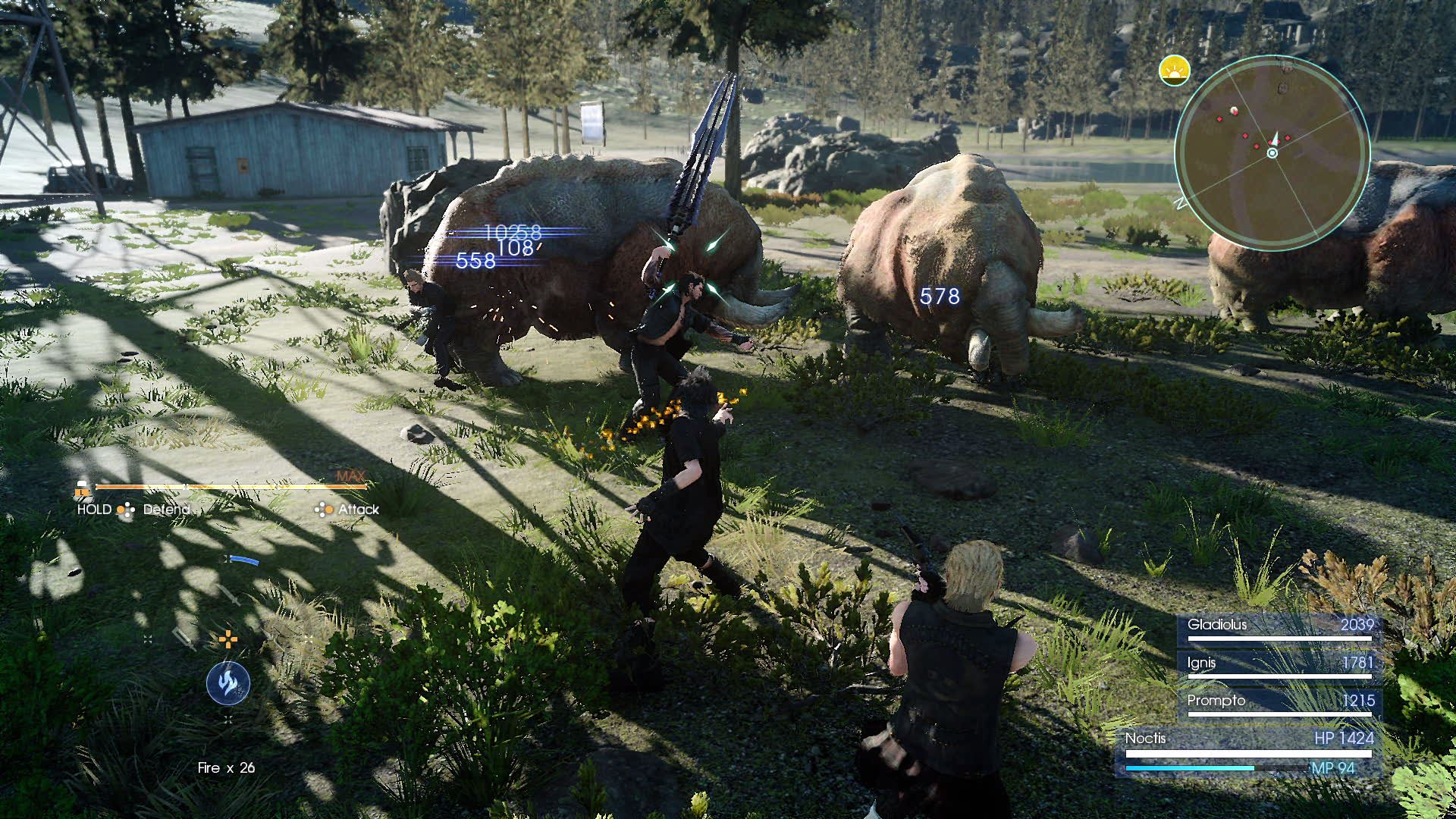Click the L1 button icon near the tech bar
Screen dimensions: 1456x819
pos(83,491)
